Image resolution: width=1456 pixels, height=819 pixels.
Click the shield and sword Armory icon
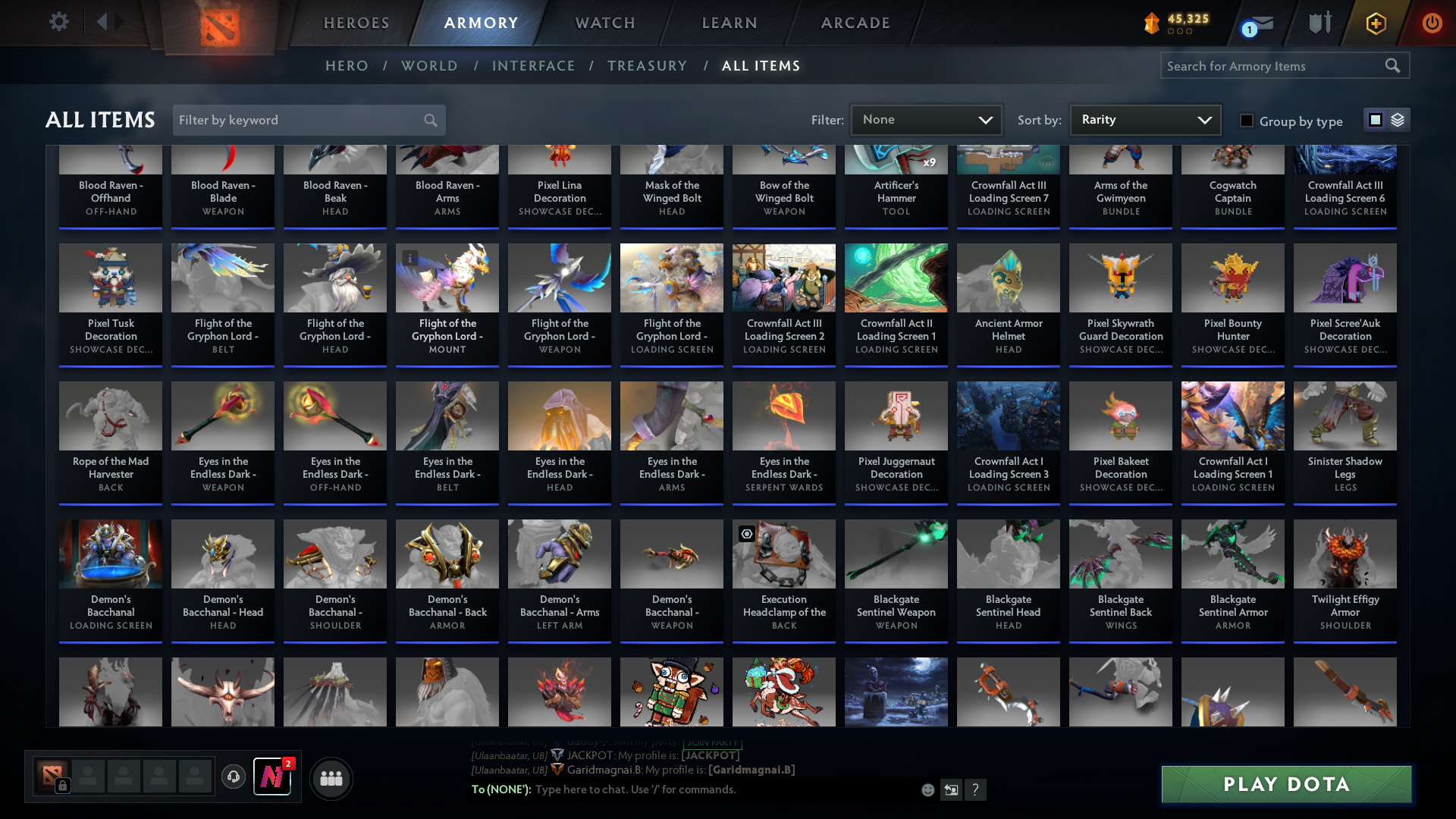(x=1320, y=23)
